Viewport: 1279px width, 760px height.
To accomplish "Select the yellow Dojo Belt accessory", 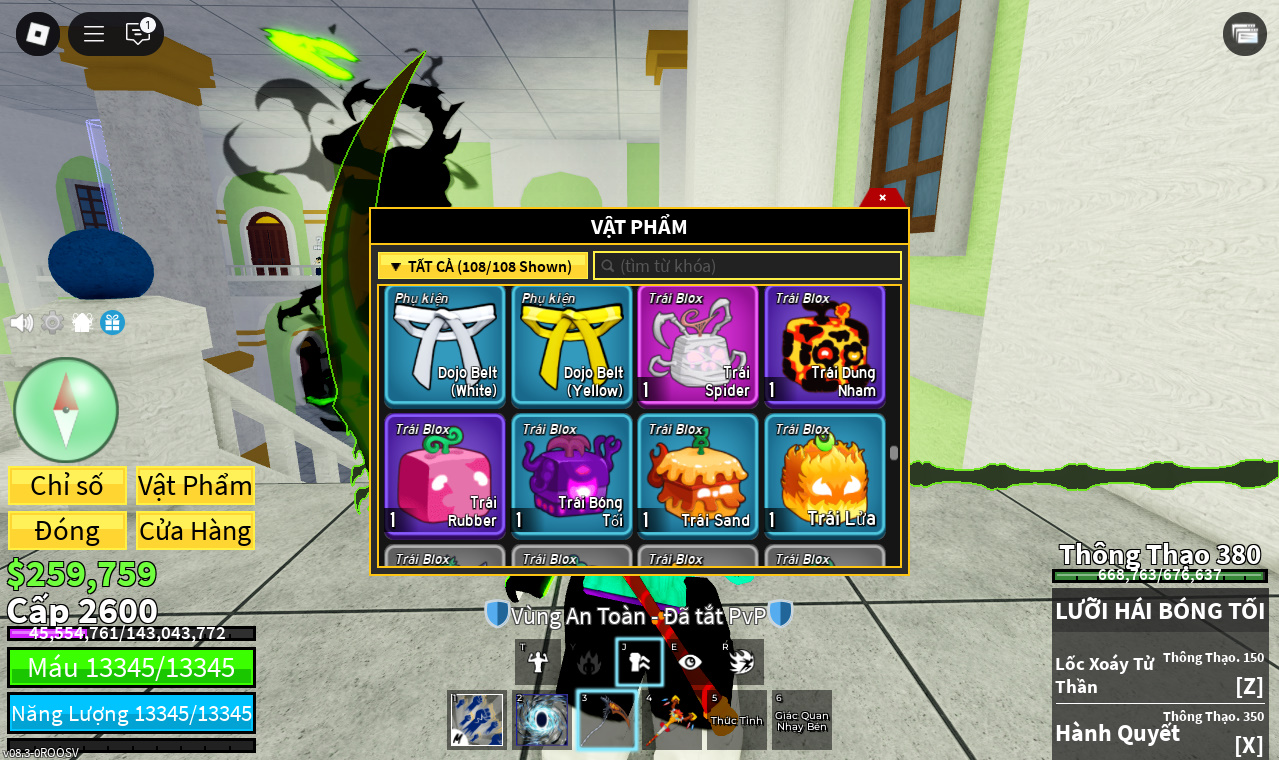I will click(x=571, y=345).
